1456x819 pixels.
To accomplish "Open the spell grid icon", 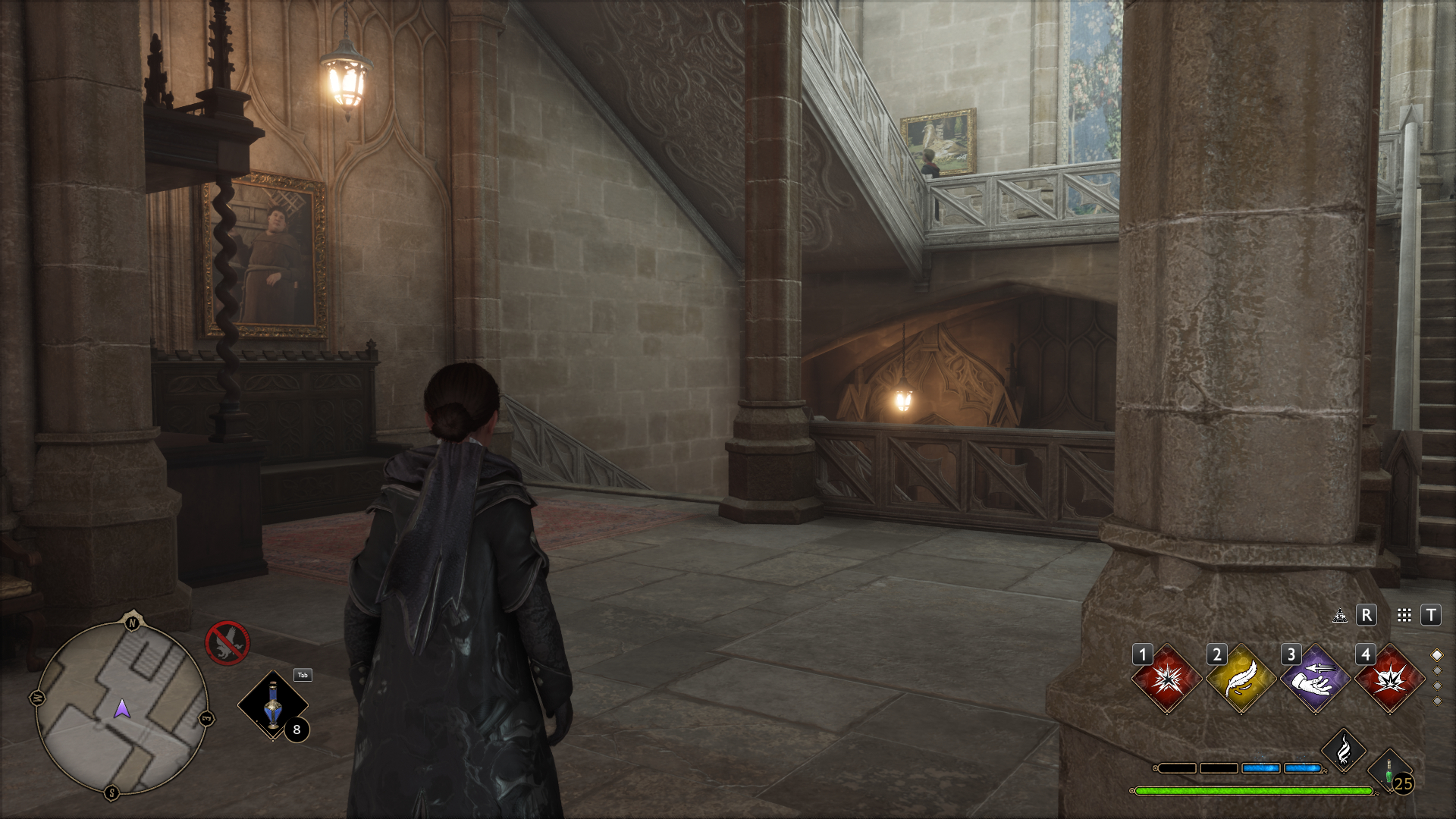I will (1404, 616).
